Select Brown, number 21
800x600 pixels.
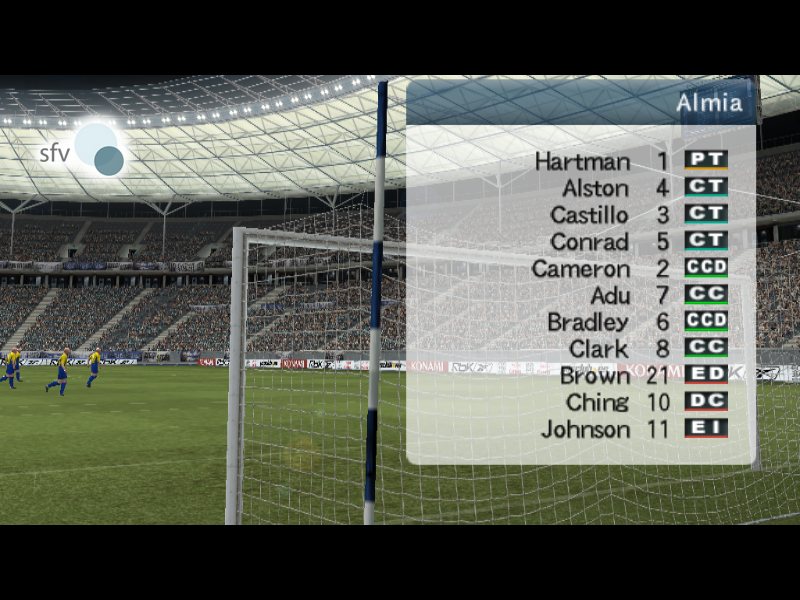click(x=594, y=376)
